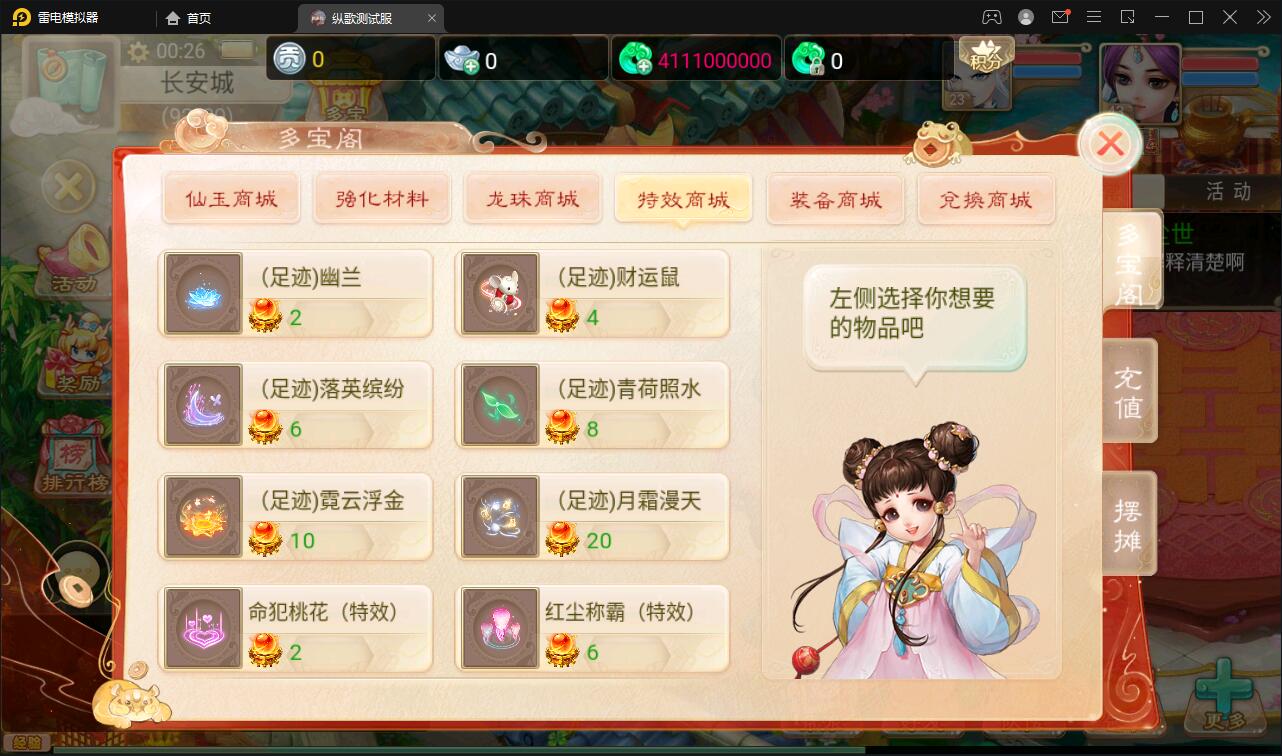Screen dimensions: 1282x756
Task: Select the (足迹)财运鼠 mouse item icon
Action: (500, 292)
